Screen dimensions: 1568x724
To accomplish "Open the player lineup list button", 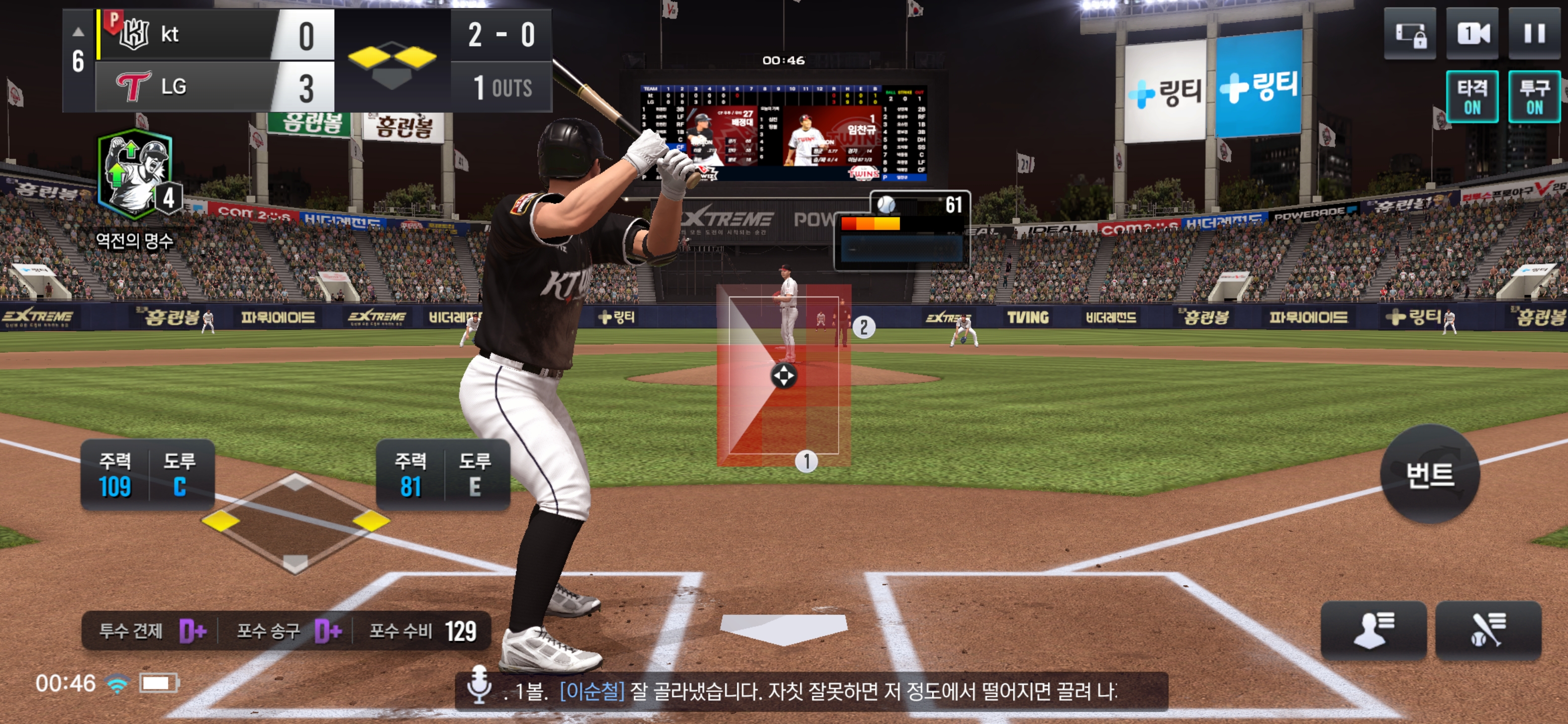I will 1373,630.
